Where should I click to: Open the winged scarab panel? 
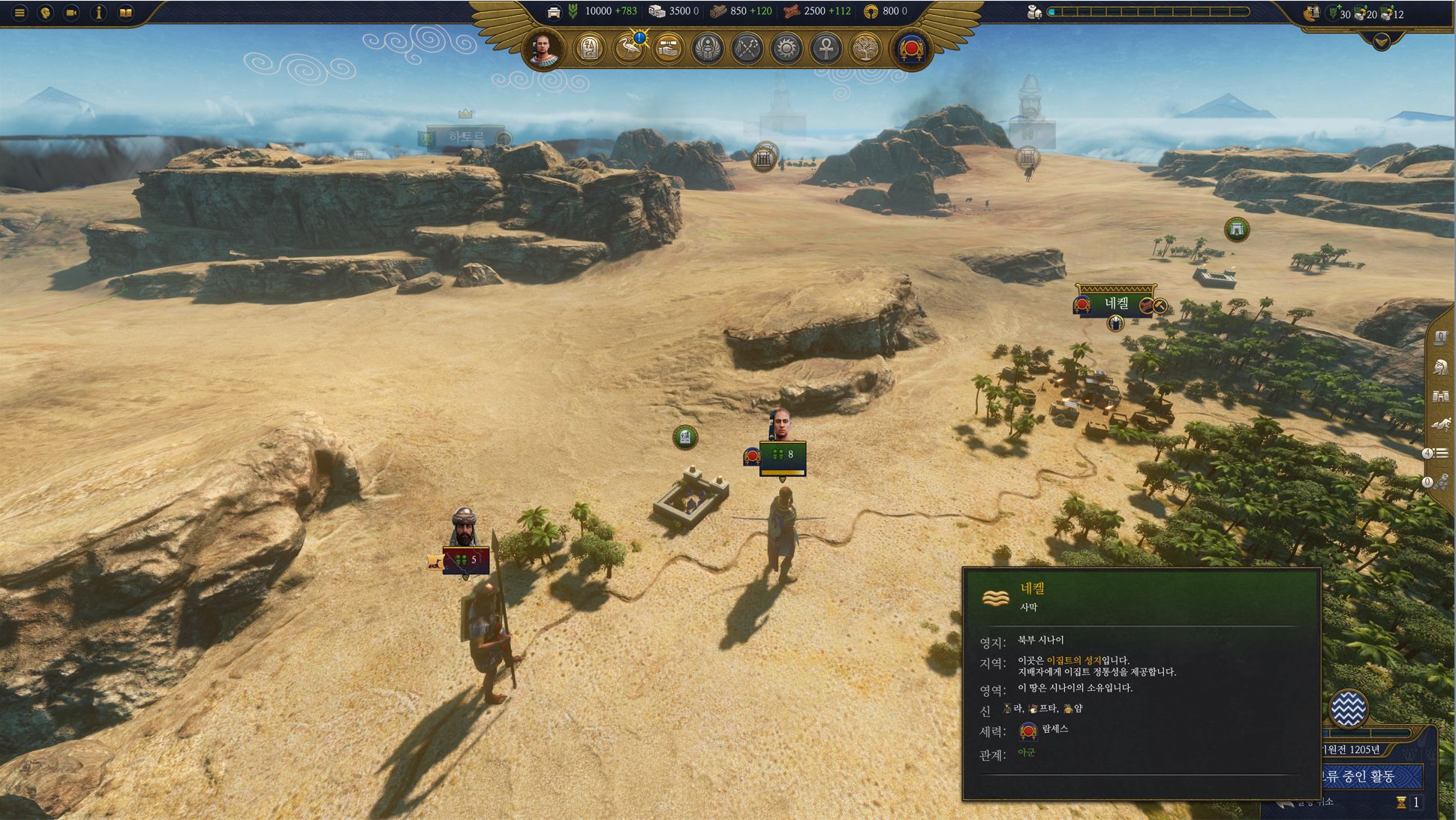coord(707,50)
